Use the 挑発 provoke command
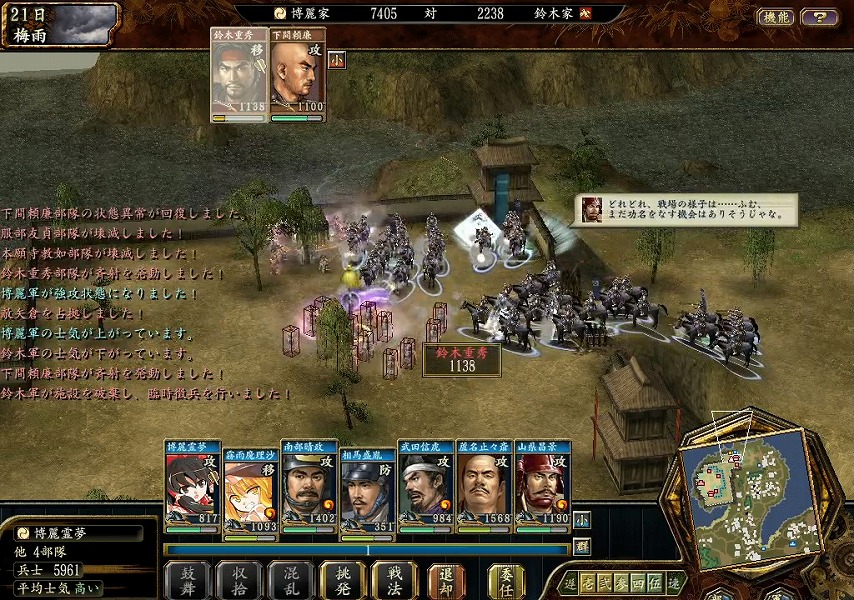The height and width of the screenshot is (600, 854). 343,579
